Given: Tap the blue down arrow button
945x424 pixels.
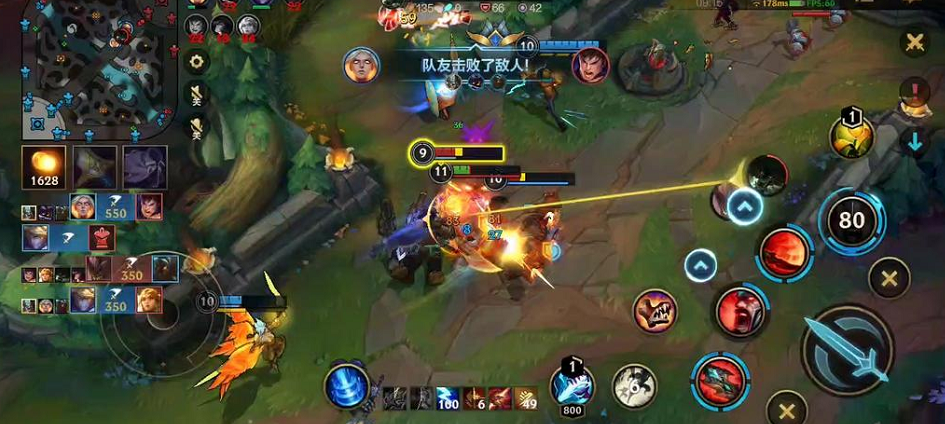Looking at the screenshot, I should click(x=914, y=141).
